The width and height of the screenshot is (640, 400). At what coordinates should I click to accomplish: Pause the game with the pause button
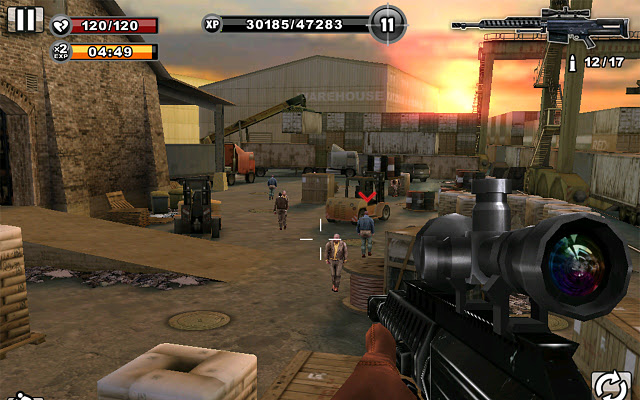24,20
